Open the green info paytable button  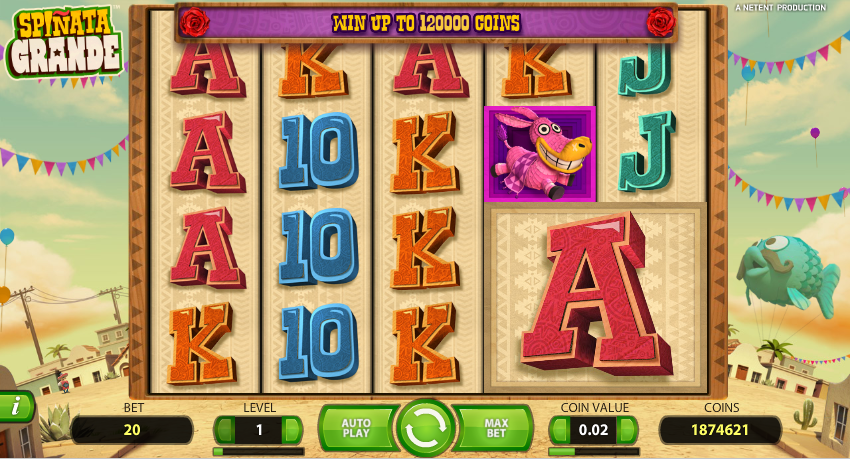pos(16,407)
